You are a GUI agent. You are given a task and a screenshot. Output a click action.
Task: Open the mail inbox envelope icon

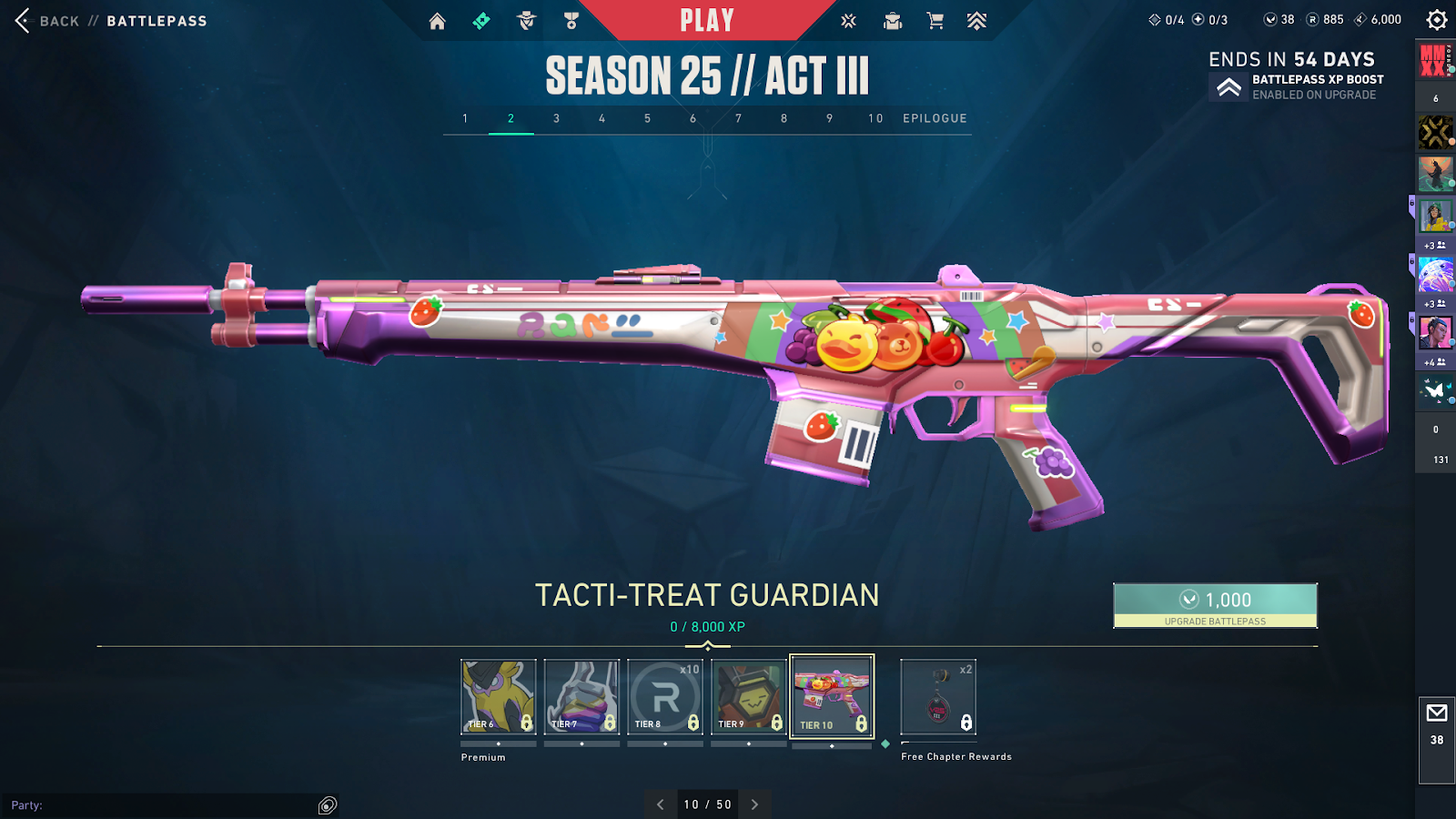[1437, 713]
